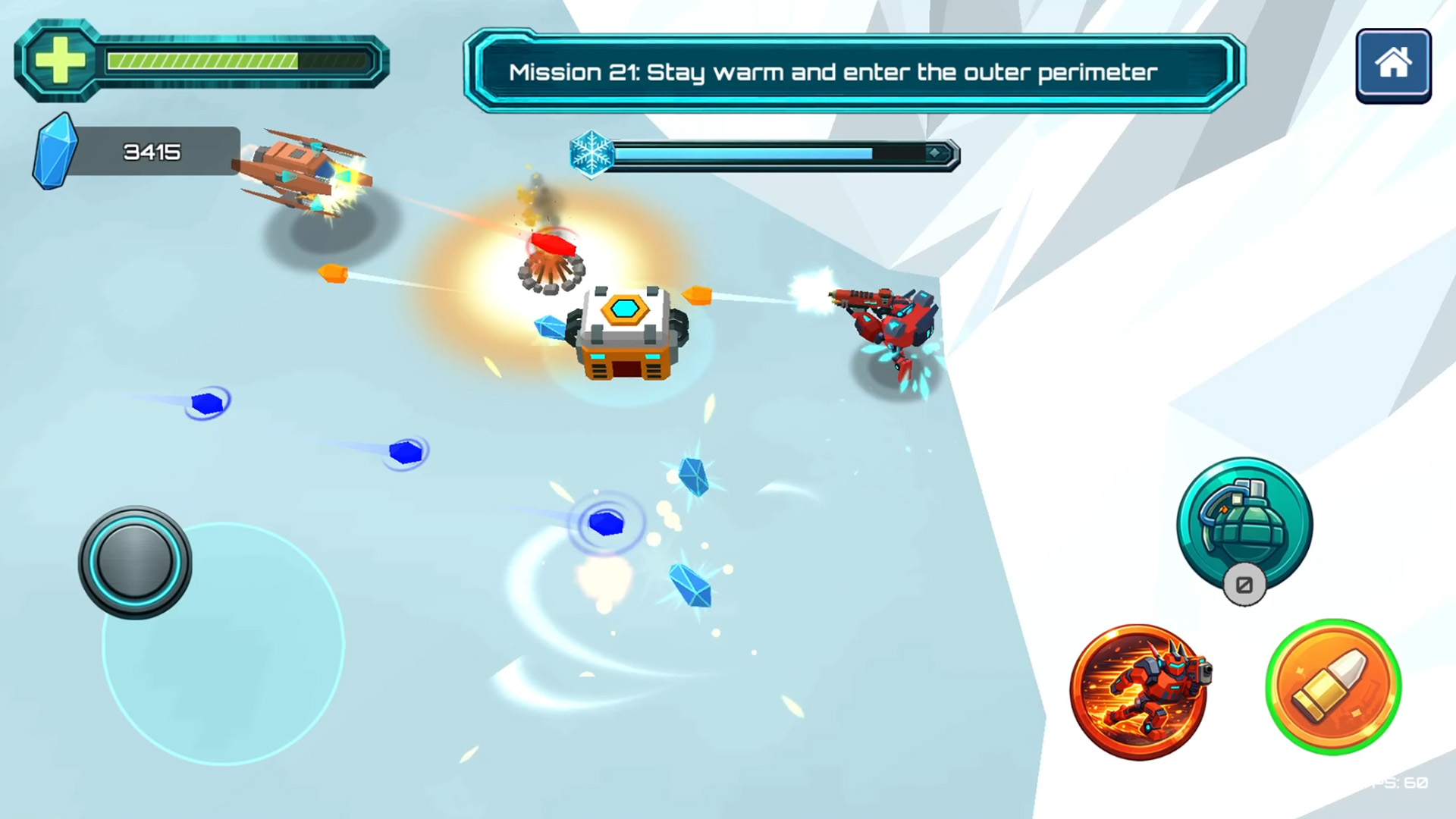1456x819 pixels.
Task: Open the home menu button
Action: [1393, 65]
